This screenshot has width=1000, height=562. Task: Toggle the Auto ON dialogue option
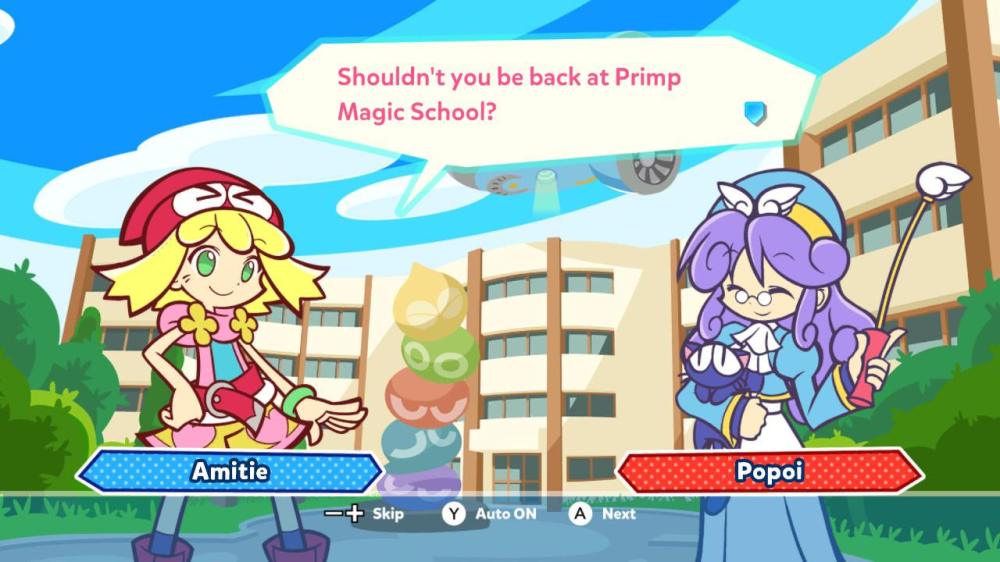tap(489, 514)
